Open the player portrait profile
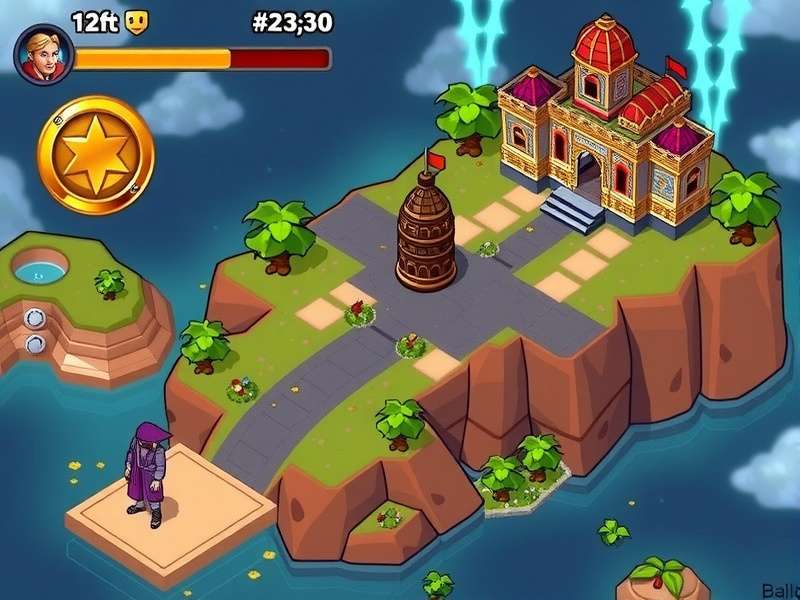The height and width of the screenshot is (600, 800). click(x=44, y=54)
